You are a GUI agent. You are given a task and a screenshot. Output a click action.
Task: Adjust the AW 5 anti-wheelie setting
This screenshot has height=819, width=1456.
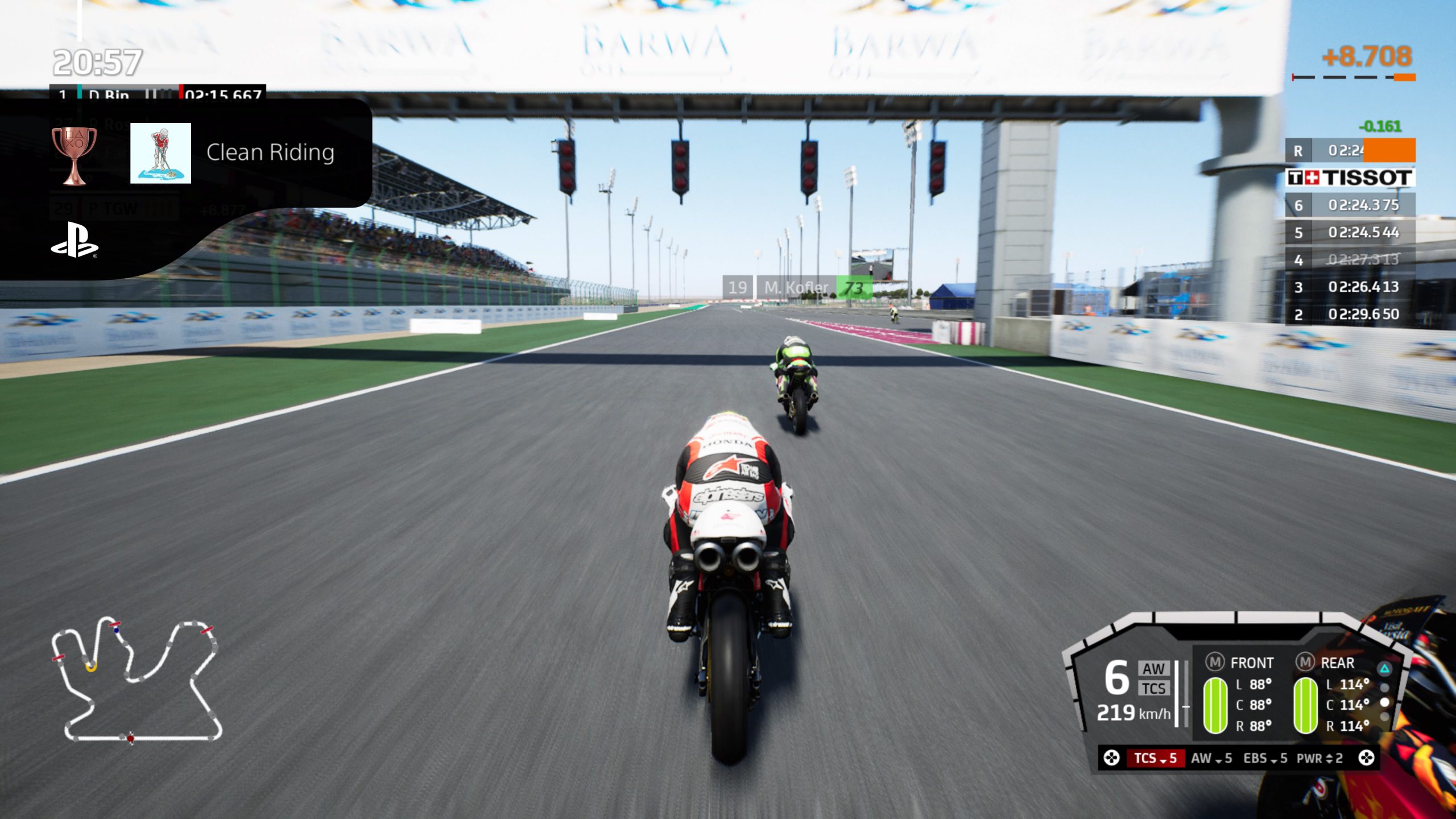point(1211,758)
